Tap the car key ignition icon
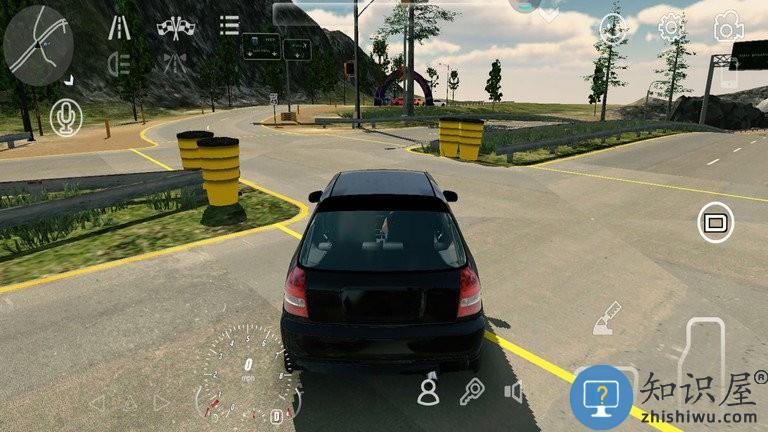 click(471, 391)
